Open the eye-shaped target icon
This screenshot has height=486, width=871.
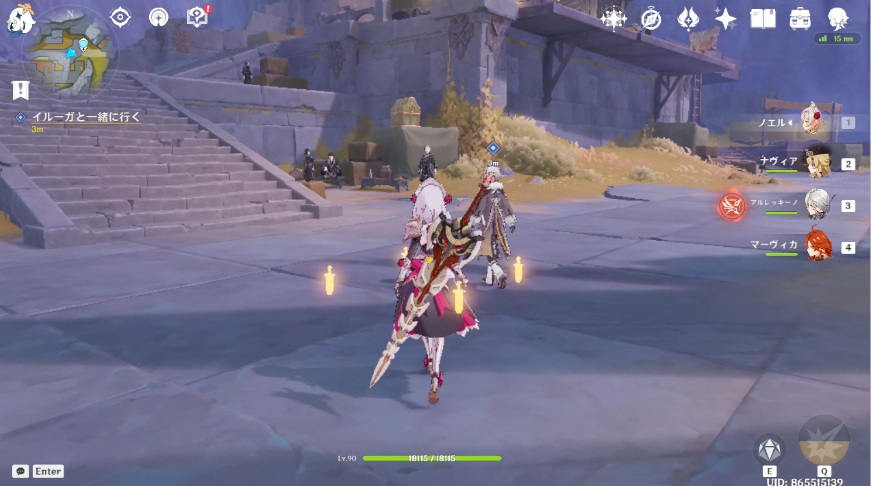pos(121,17)
